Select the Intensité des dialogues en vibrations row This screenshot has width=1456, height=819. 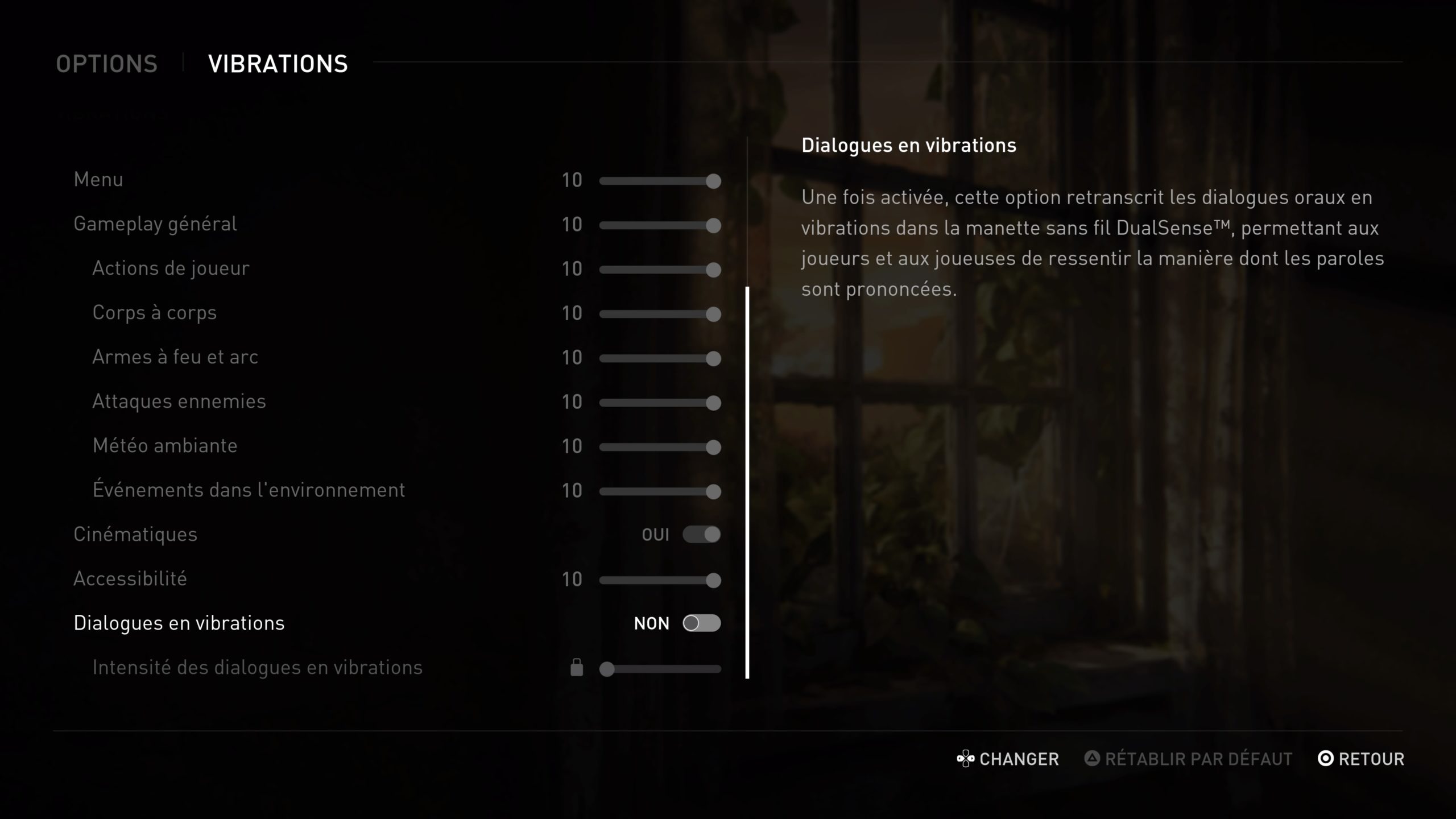[257, 668]
